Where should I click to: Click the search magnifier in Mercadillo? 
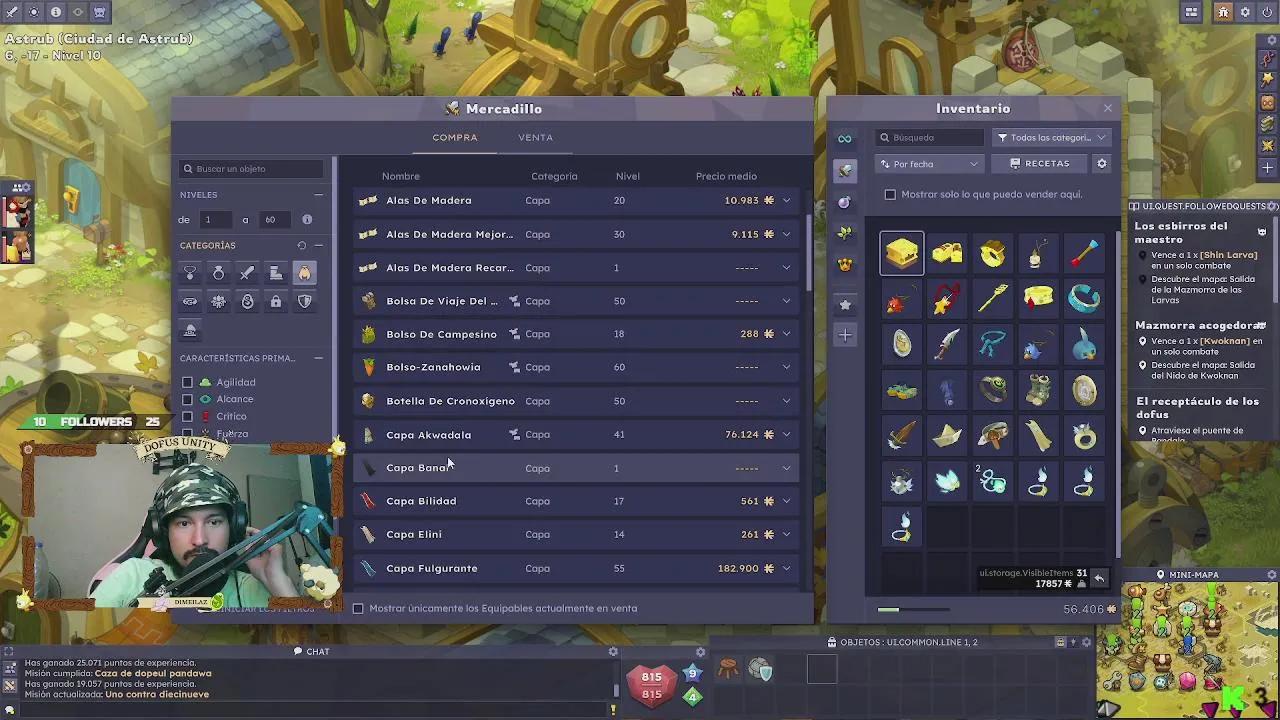(x=188, y=168)
